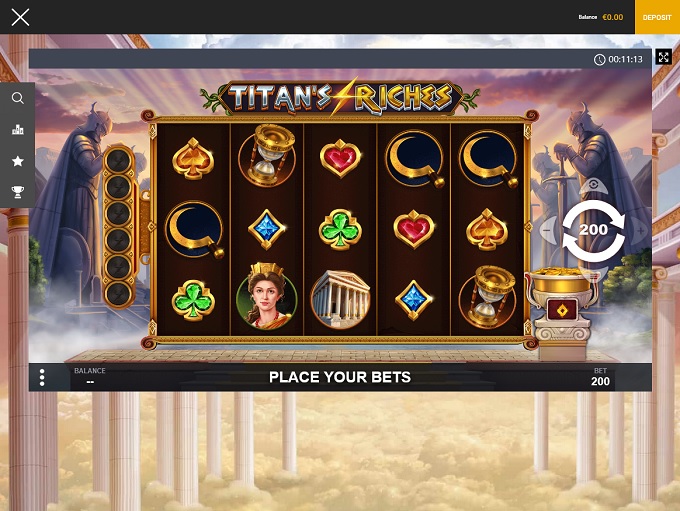Screen dimensions: 680x511
Task: Click the orange Deposit button
Action: 657,17
